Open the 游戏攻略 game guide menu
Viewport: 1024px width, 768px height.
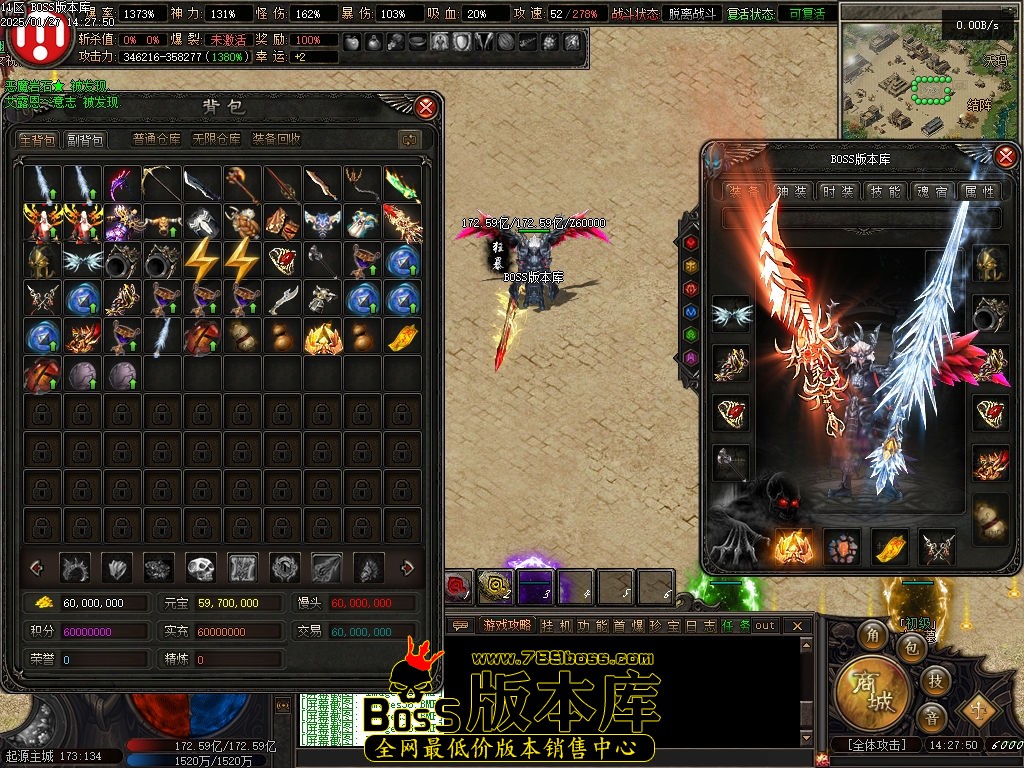tap(508, 626)
